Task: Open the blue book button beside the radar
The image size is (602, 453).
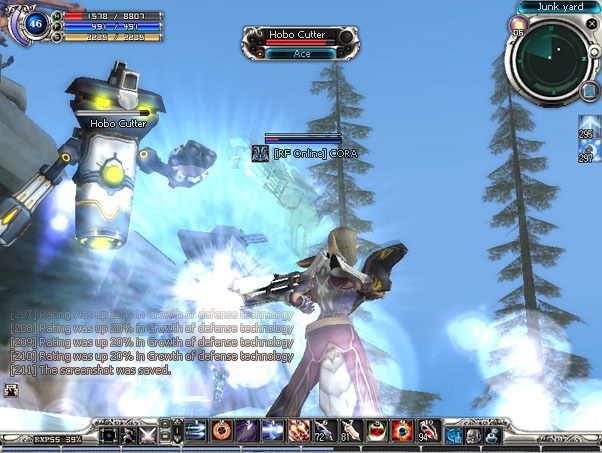Action: pos(589,92)
